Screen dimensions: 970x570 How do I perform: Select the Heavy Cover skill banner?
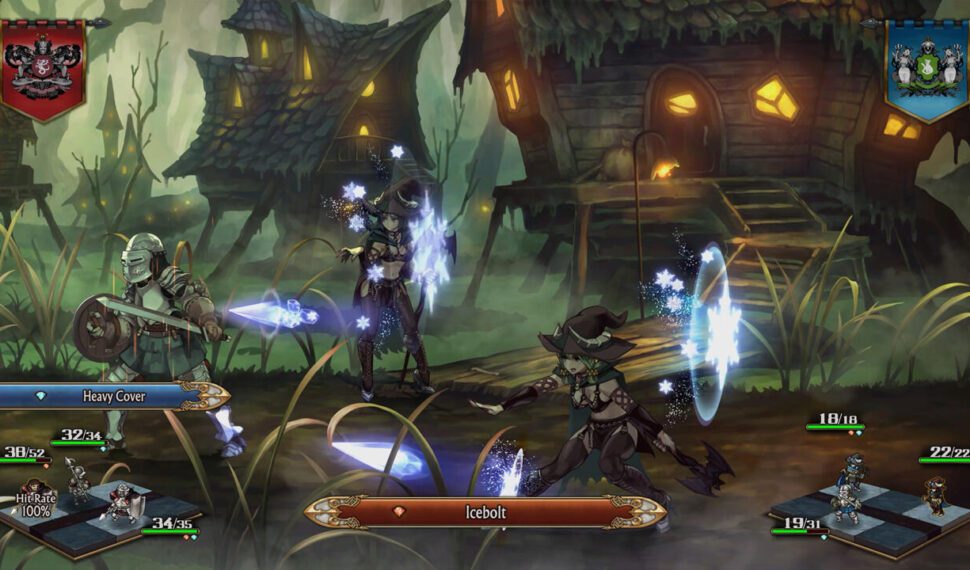tap(112, 396)
